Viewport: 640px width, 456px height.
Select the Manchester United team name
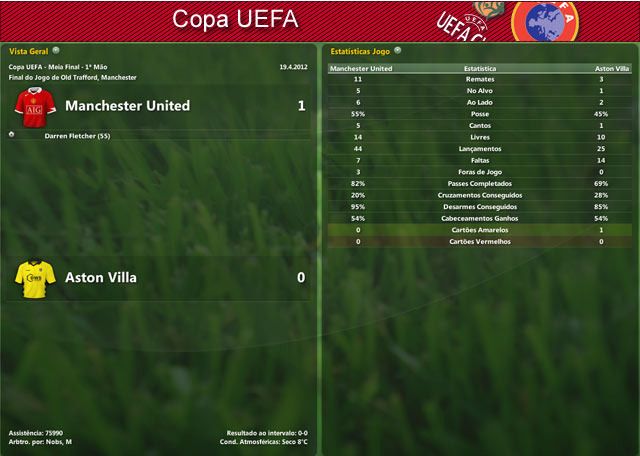[127, 105]
